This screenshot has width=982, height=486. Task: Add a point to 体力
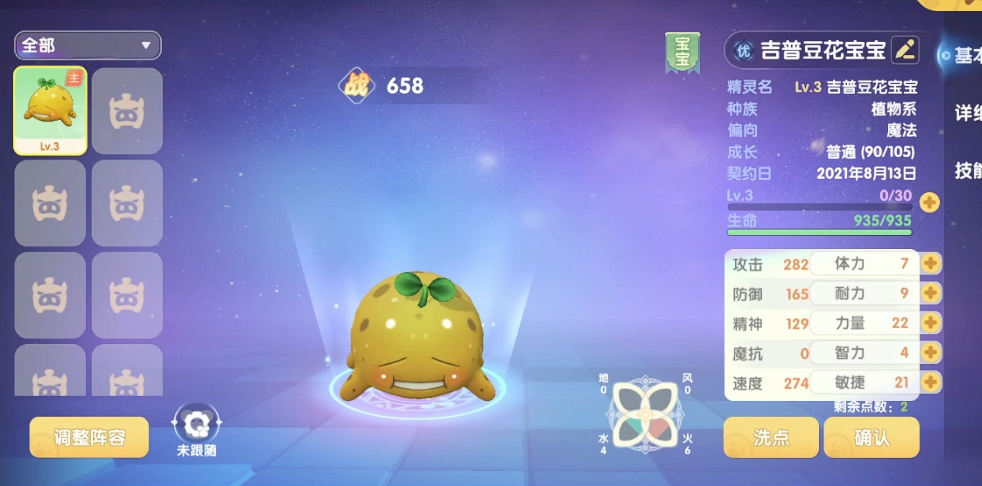(x=931, y=264)
